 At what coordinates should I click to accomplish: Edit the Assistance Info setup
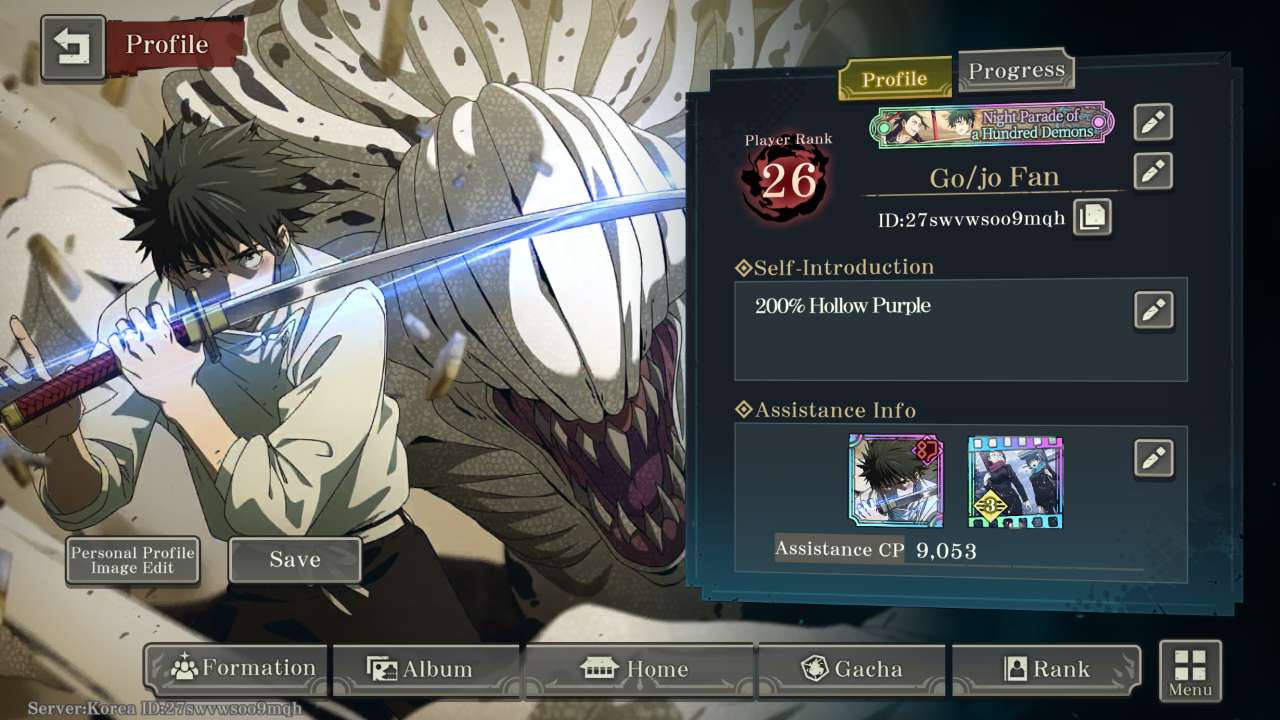[x=1153, y=458]
